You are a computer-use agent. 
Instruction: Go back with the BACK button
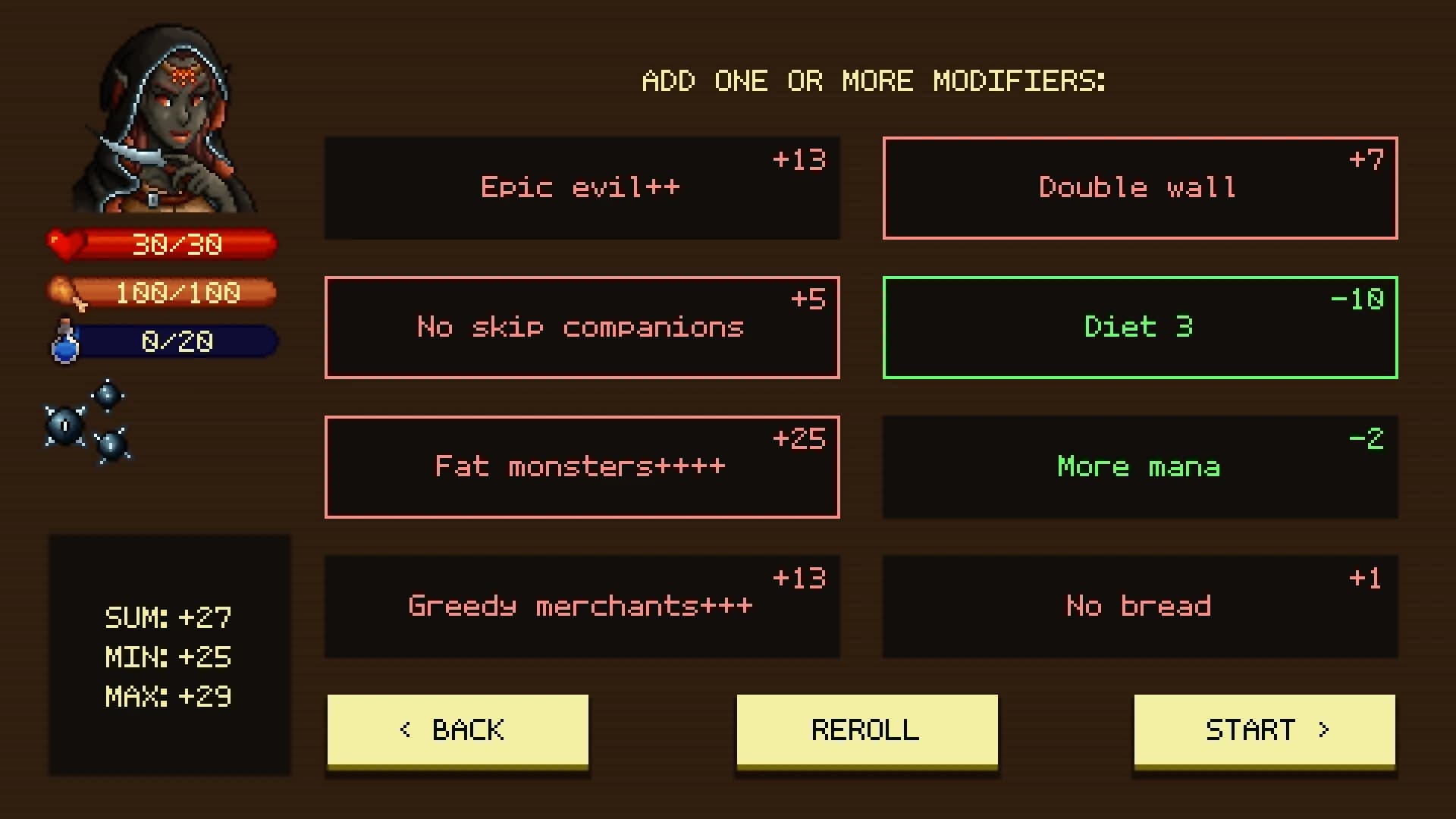[457, 730]
